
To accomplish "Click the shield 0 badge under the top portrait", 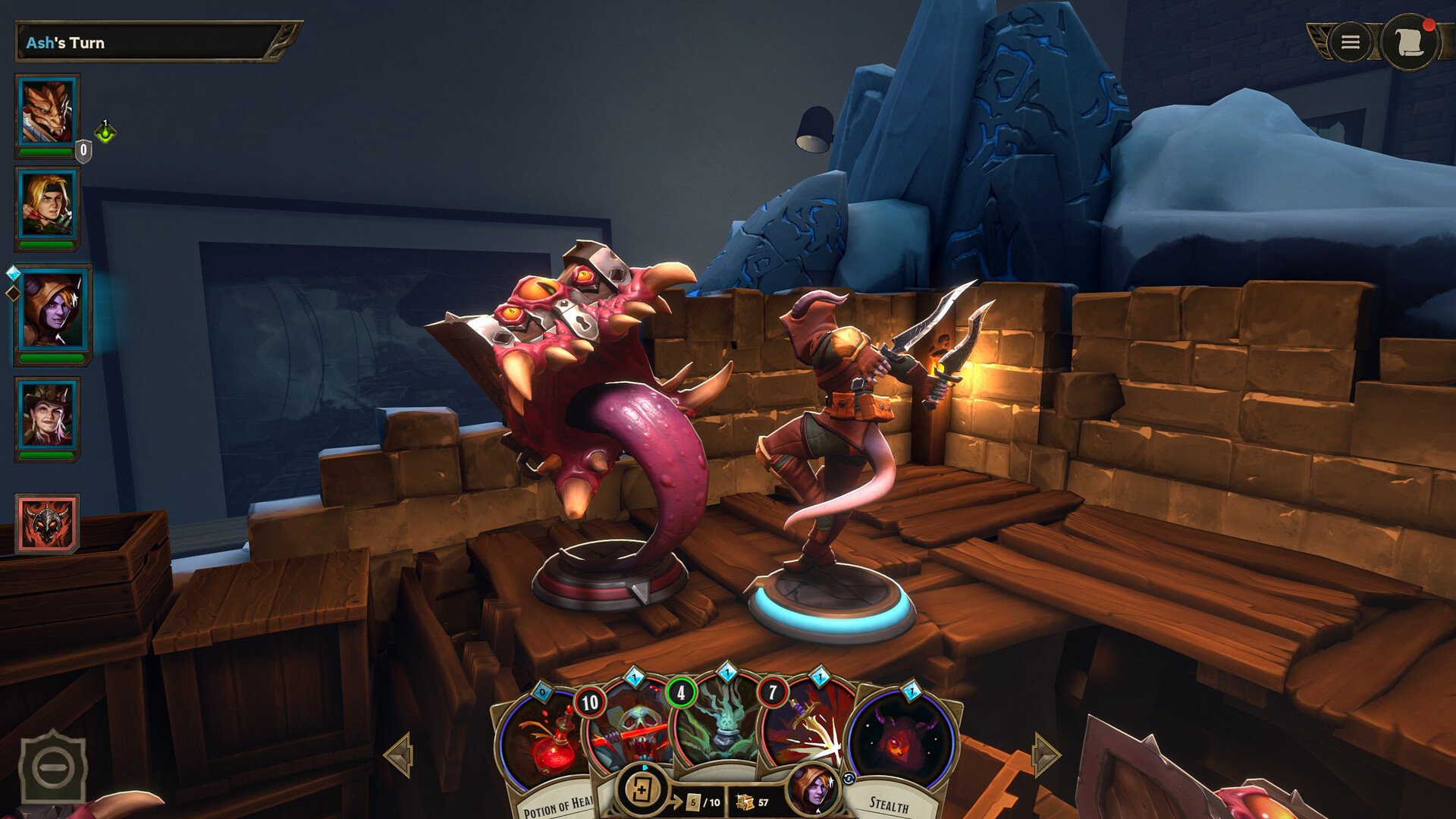I will point(84,149).
